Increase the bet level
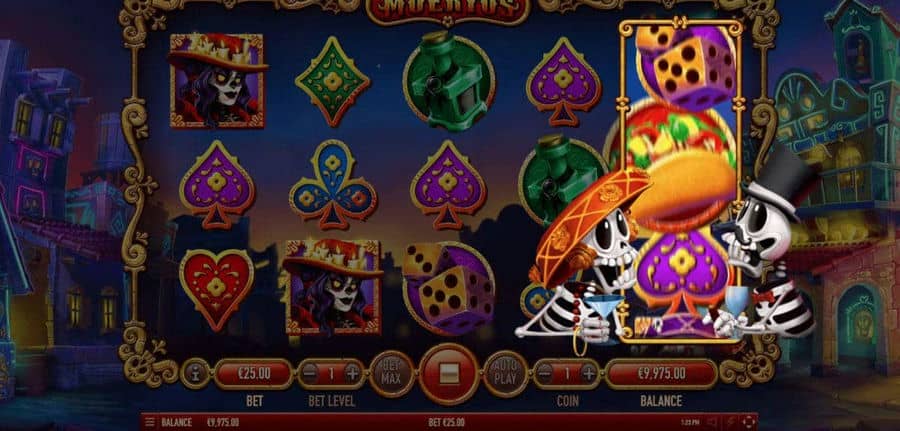 (352, 374)
